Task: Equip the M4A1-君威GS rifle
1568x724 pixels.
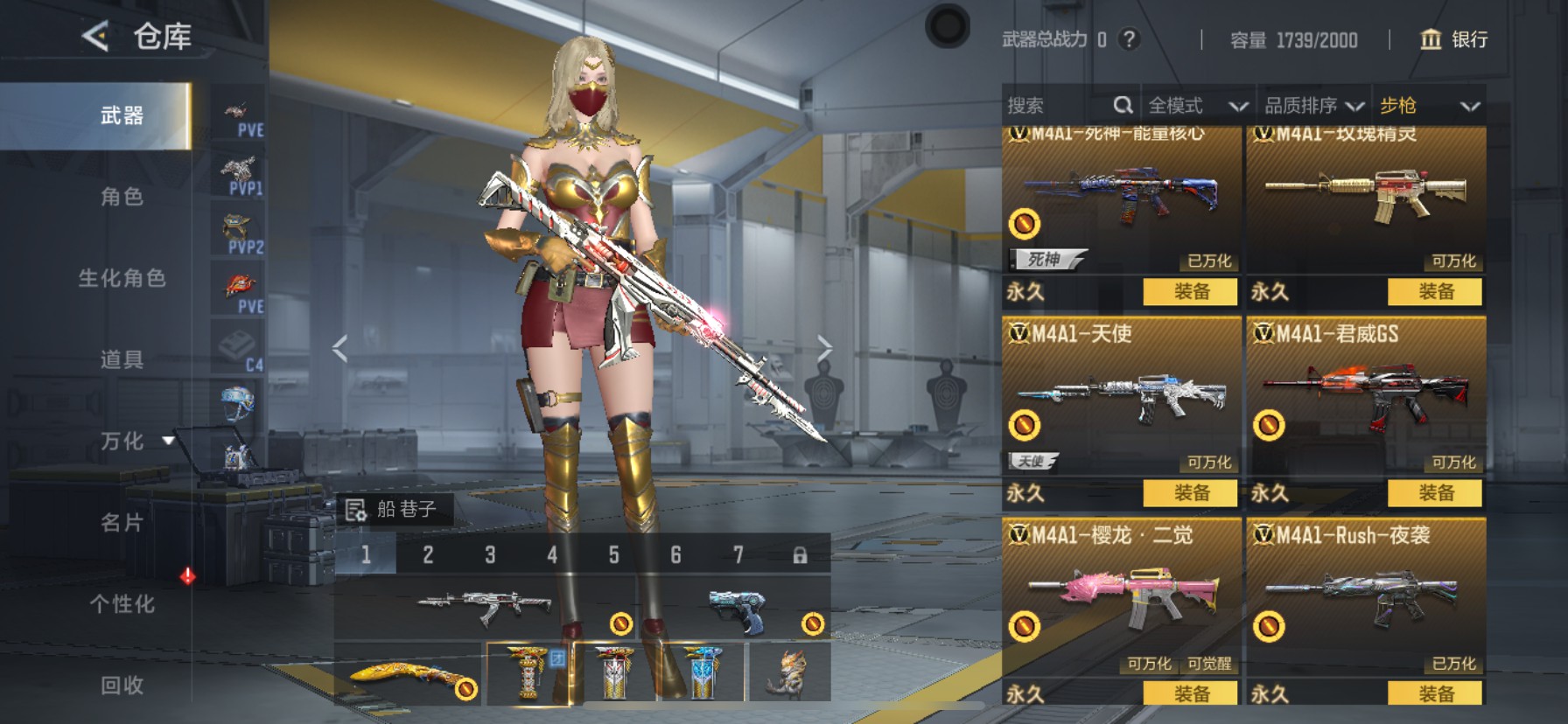Action: coord(1435,493)
